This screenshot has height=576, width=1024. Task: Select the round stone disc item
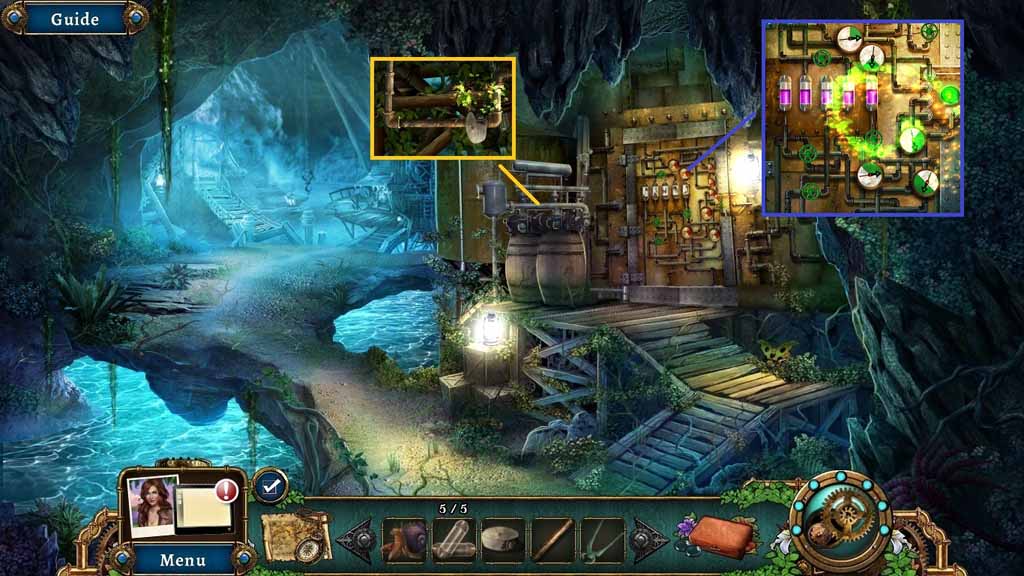point(503,540)
